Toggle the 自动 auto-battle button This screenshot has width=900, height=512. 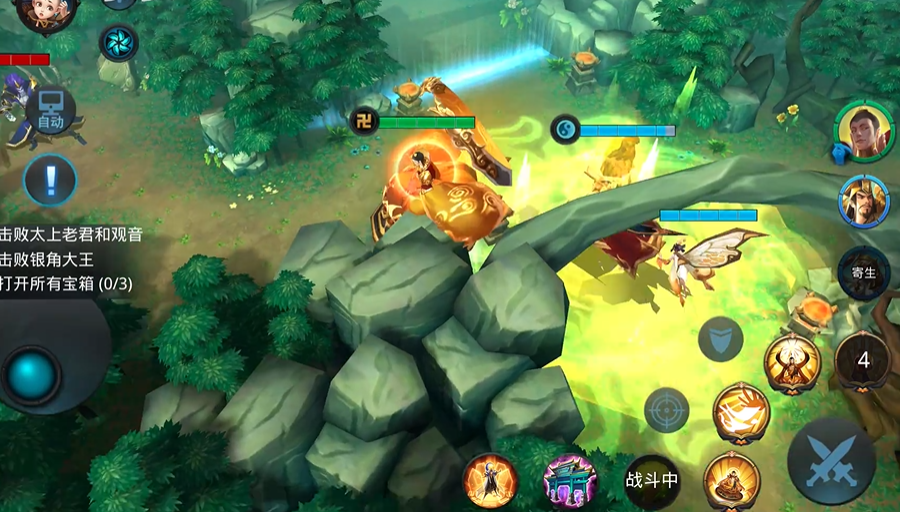50,110
